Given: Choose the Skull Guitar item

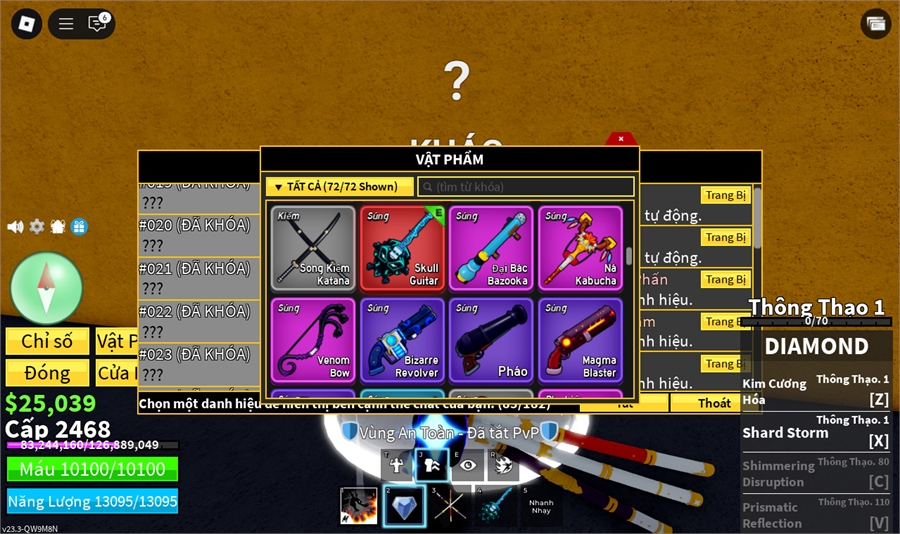Looking at the screenshot, I should (x=402, y=248).
